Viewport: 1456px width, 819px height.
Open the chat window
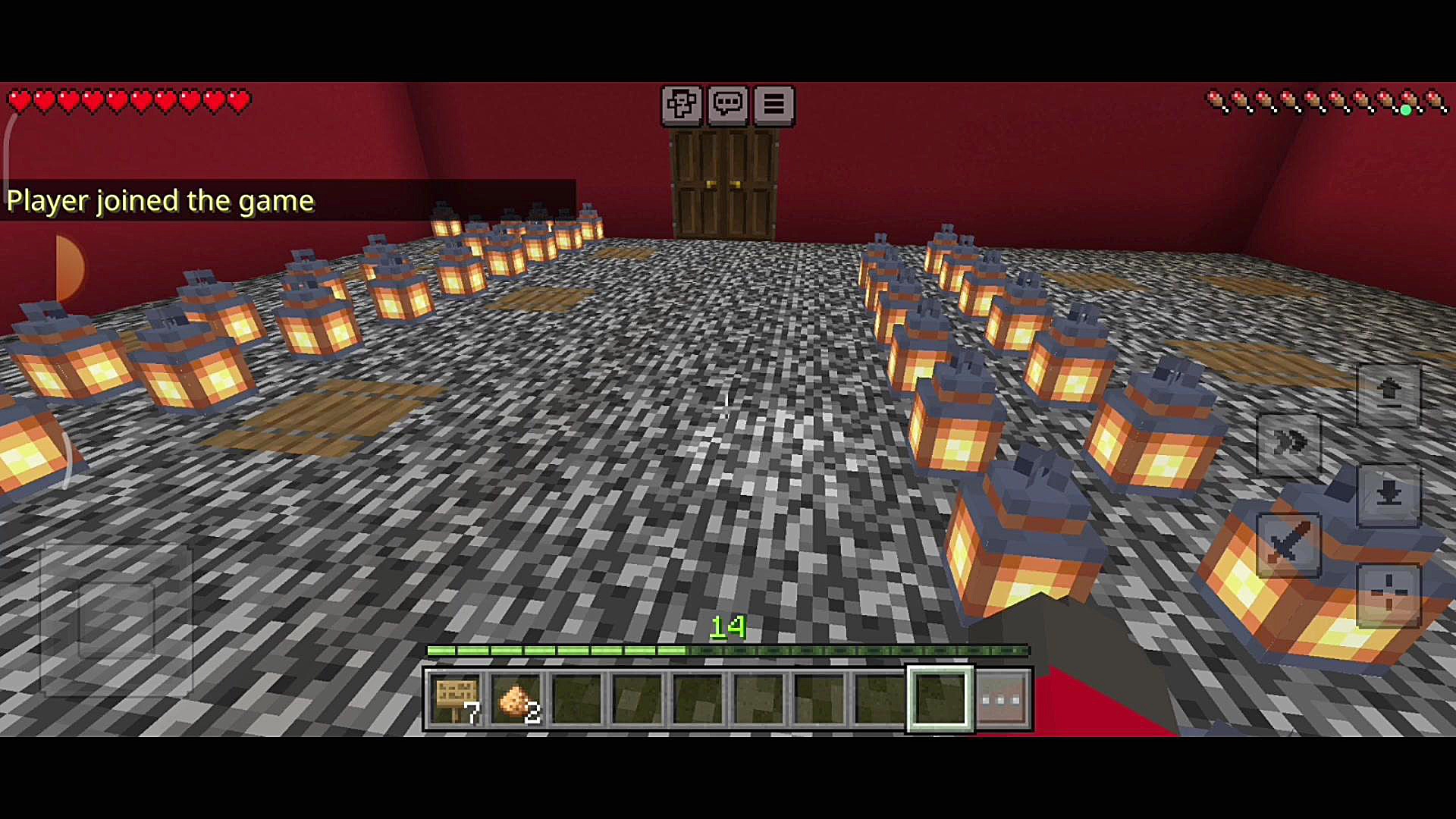(727, 104)
